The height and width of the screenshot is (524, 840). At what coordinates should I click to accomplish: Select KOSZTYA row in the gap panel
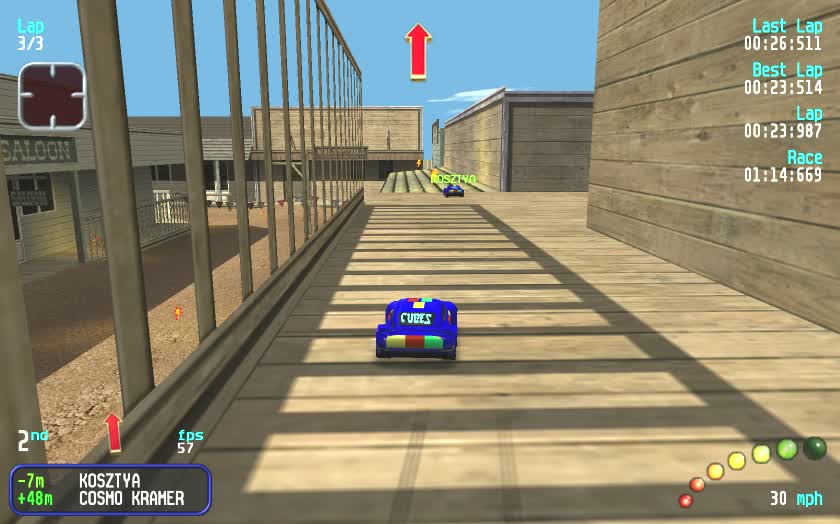point(110,481)
